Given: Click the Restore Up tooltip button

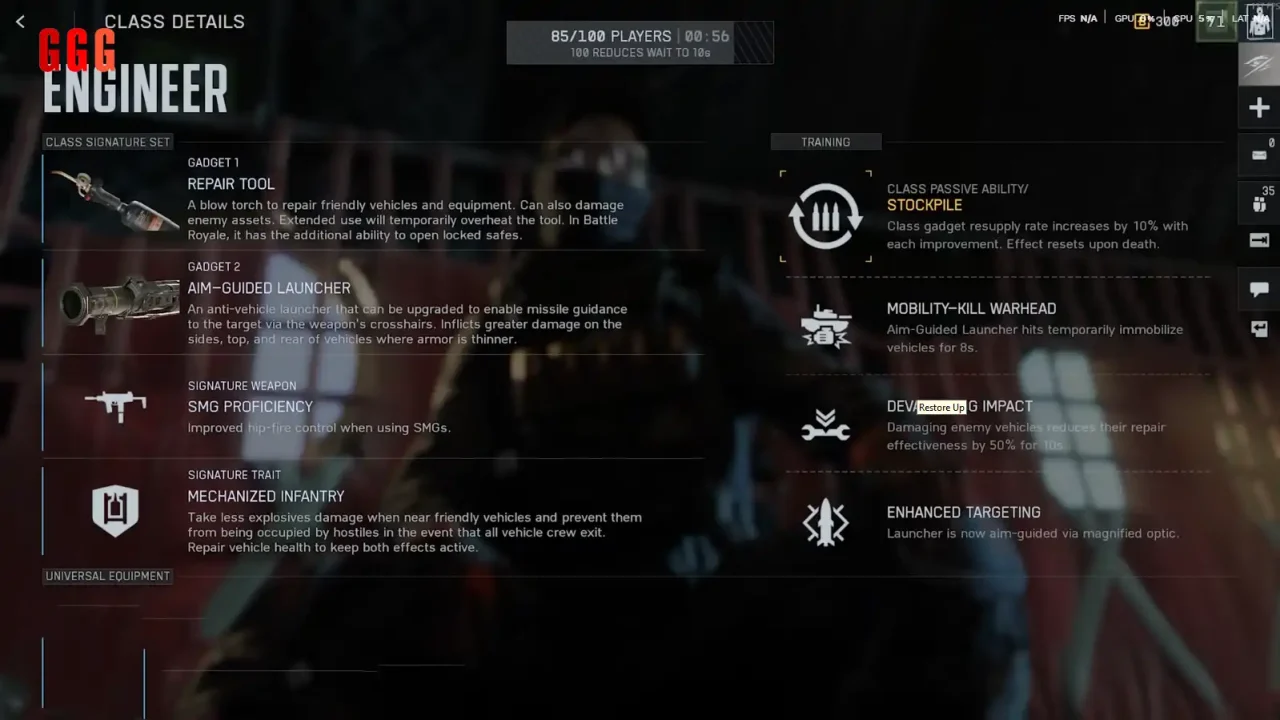Looking at the screenshot, I should pos(941,408).
